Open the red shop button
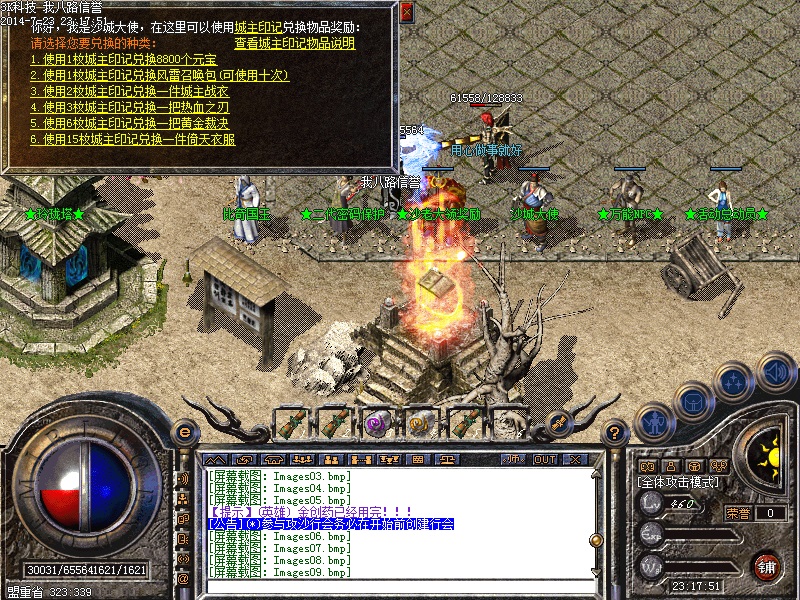800x600 pixels. click(x=766, y=565)
